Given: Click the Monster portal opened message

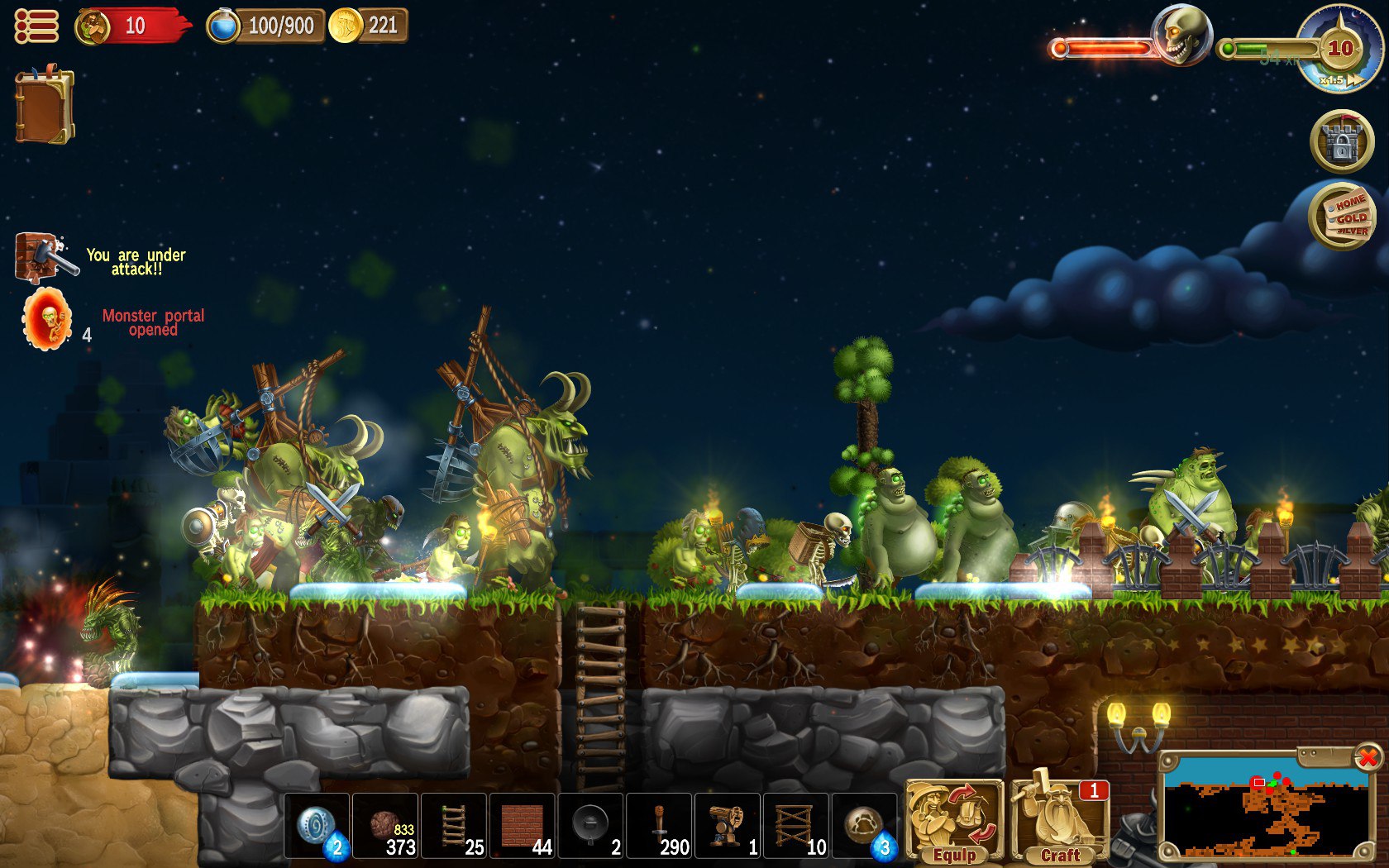Looking at the screenshot, I should [154, 322].
